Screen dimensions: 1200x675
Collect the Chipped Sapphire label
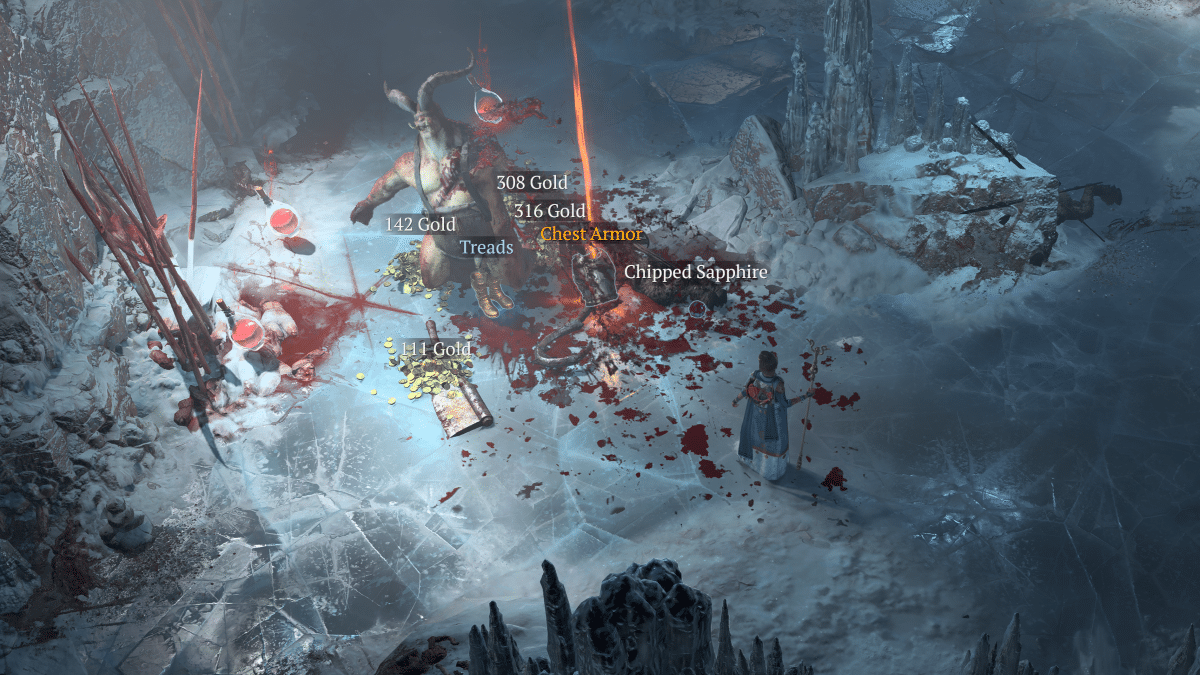click(x=695, y=272)
